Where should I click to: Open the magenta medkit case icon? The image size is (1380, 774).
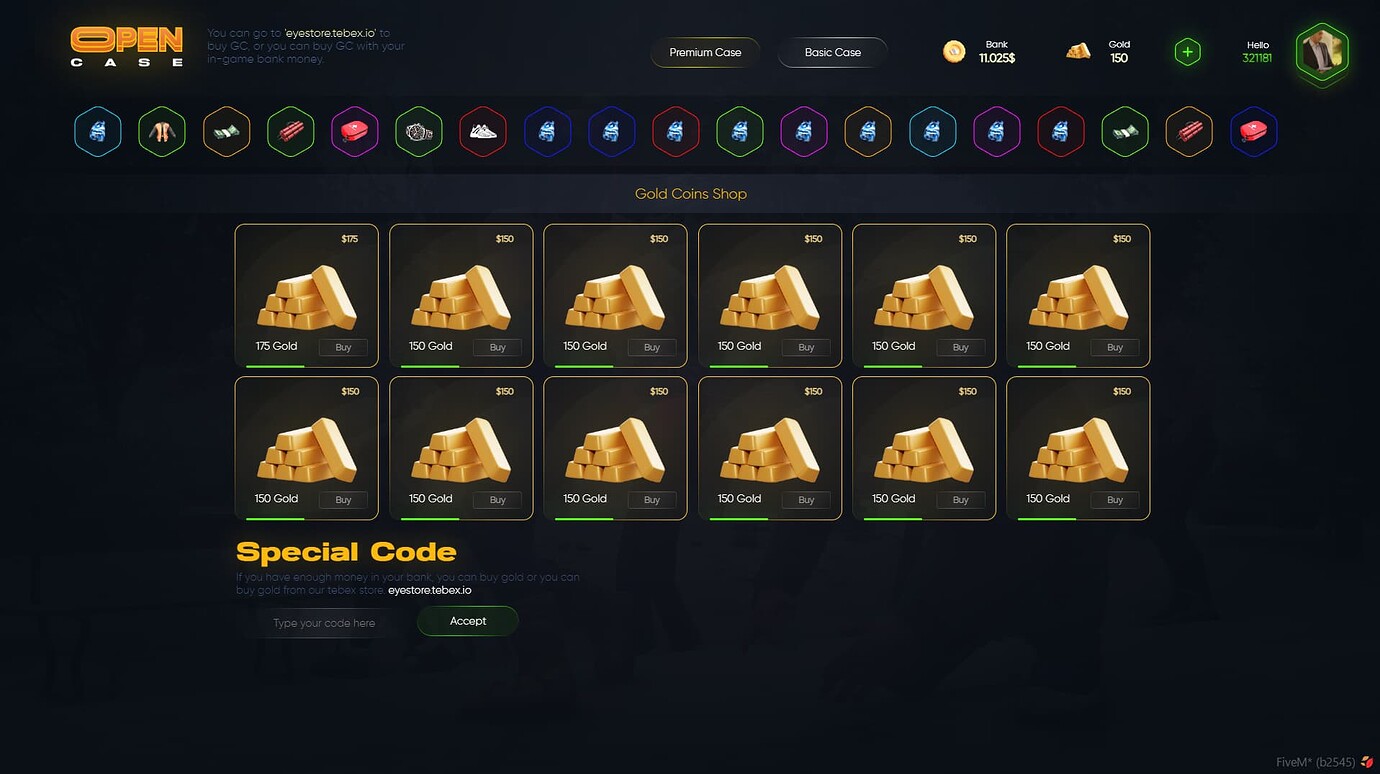[354, 131]
